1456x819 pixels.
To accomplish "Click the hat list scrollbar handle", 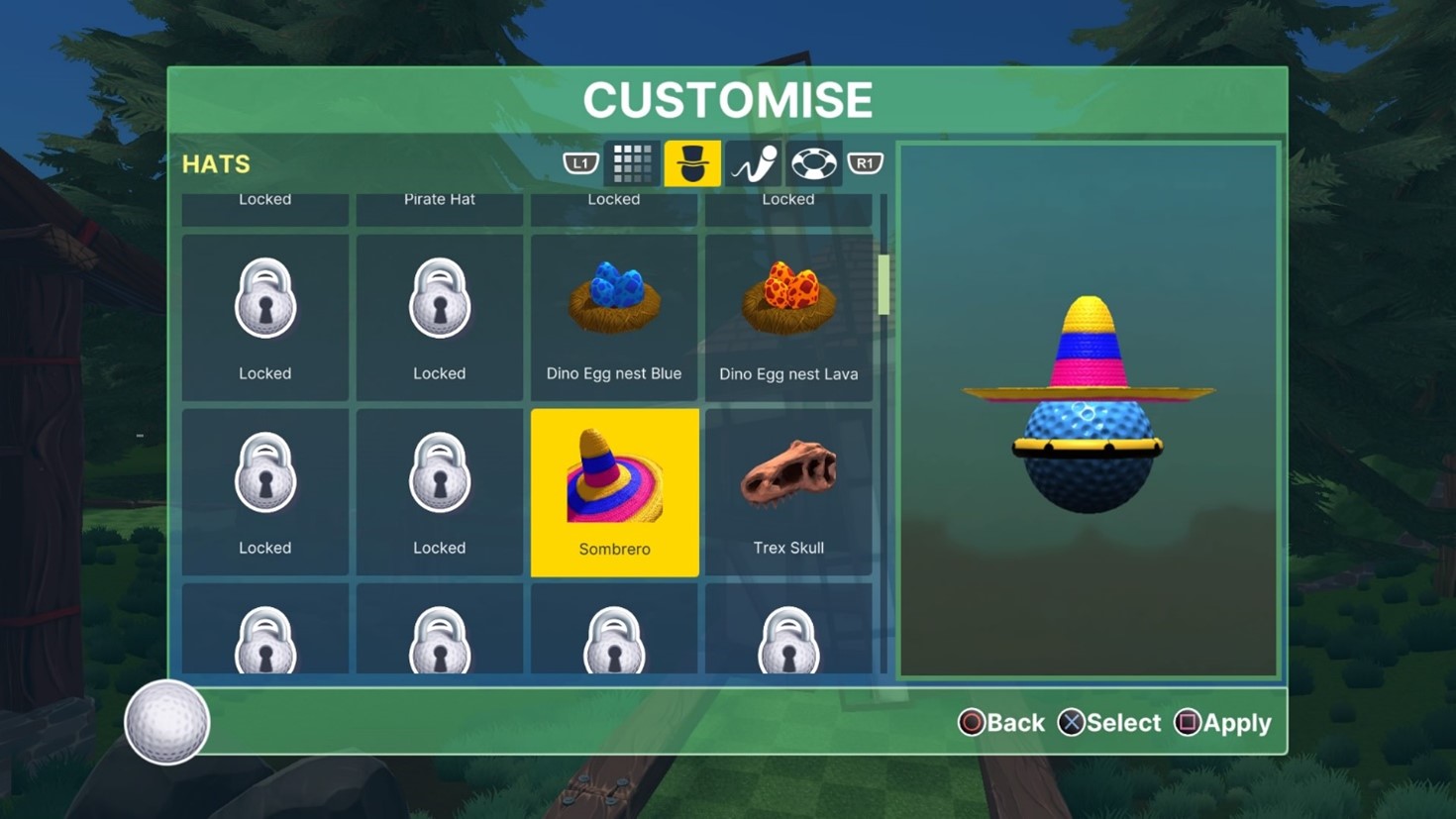I will pos(884,284).
